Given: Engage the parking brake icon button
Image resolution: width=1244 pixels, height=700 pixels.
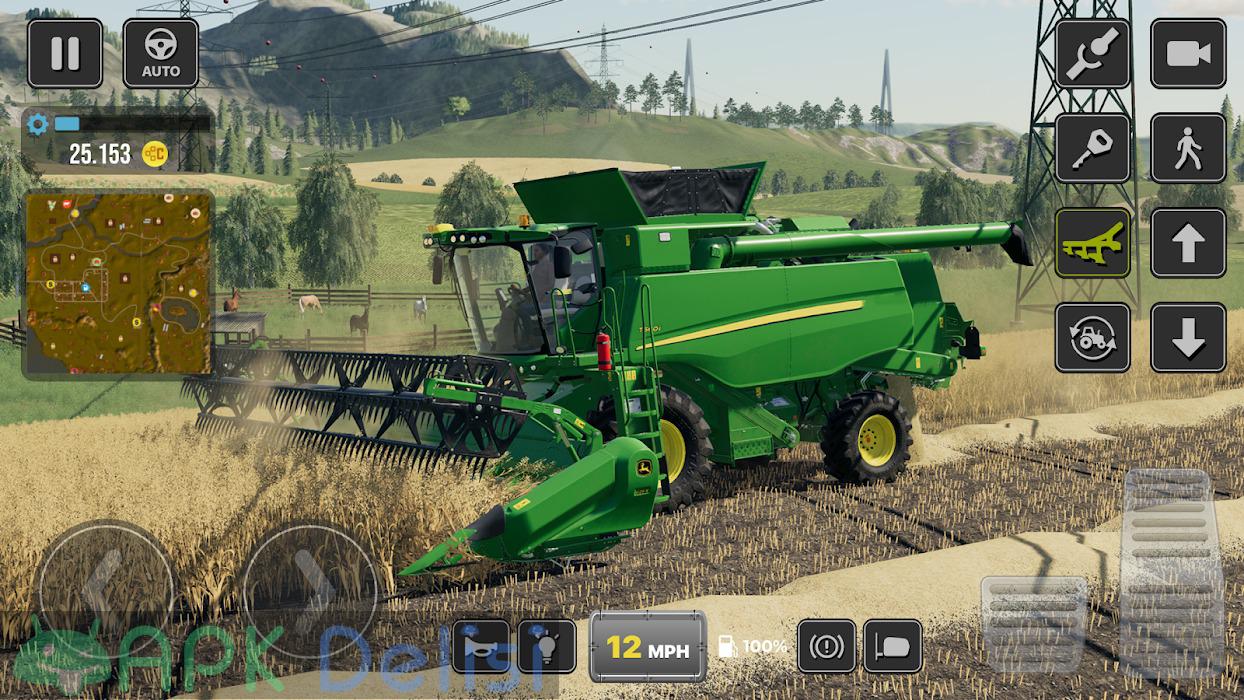Looking at the screenshot, I should [x=826, y=647].
